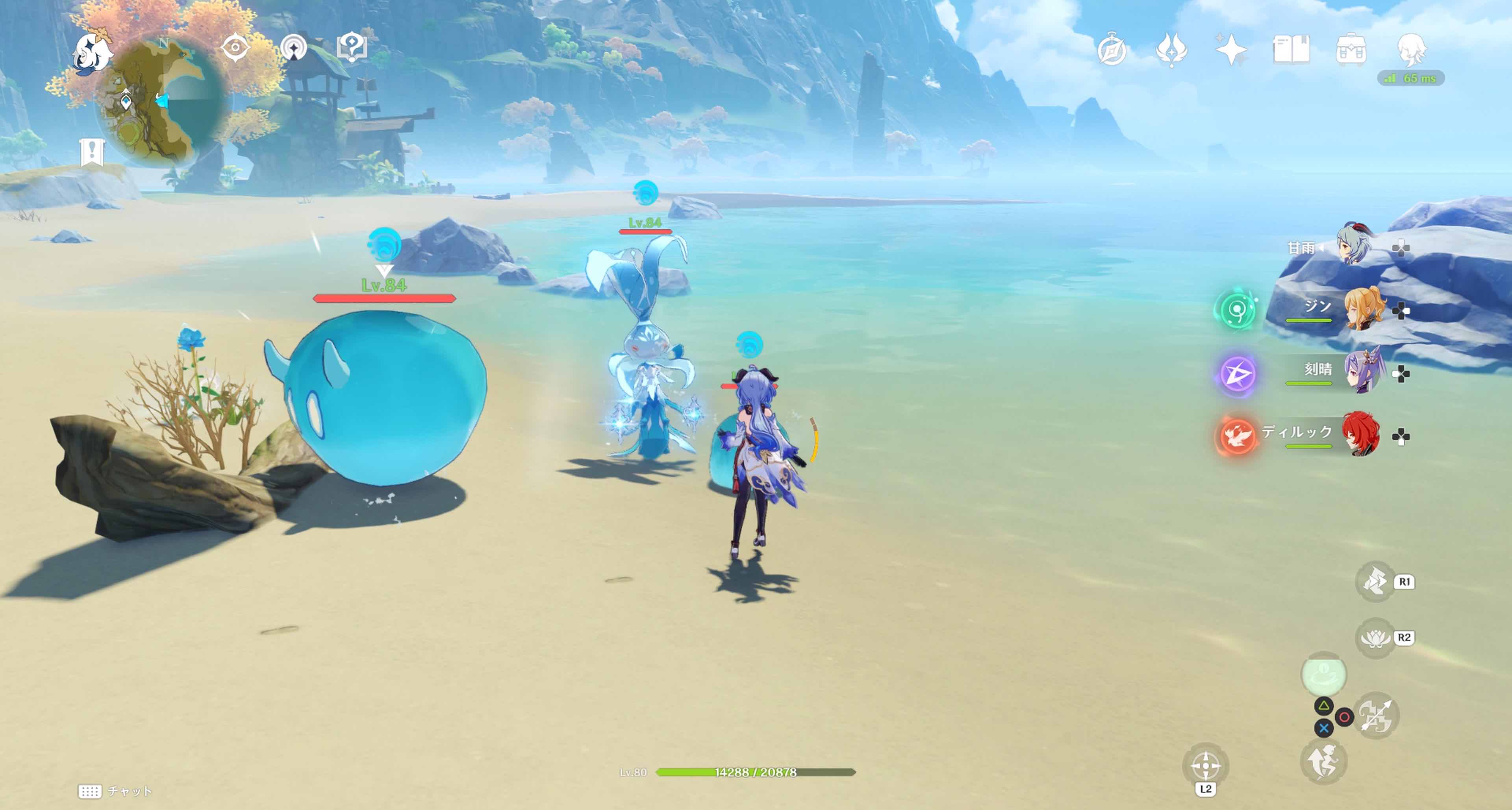The image size is (1512, 810).
Task: Switch to party member ディルック
Action: (x=1360, y=435)
